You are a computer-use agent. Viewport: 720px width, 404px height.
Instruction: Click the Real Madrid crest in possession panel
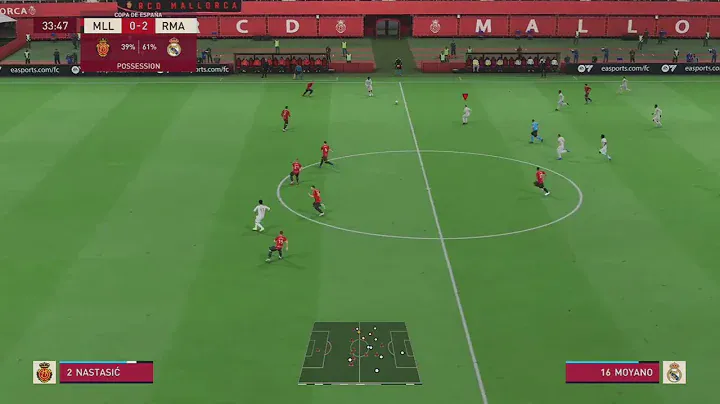(174, 47)
